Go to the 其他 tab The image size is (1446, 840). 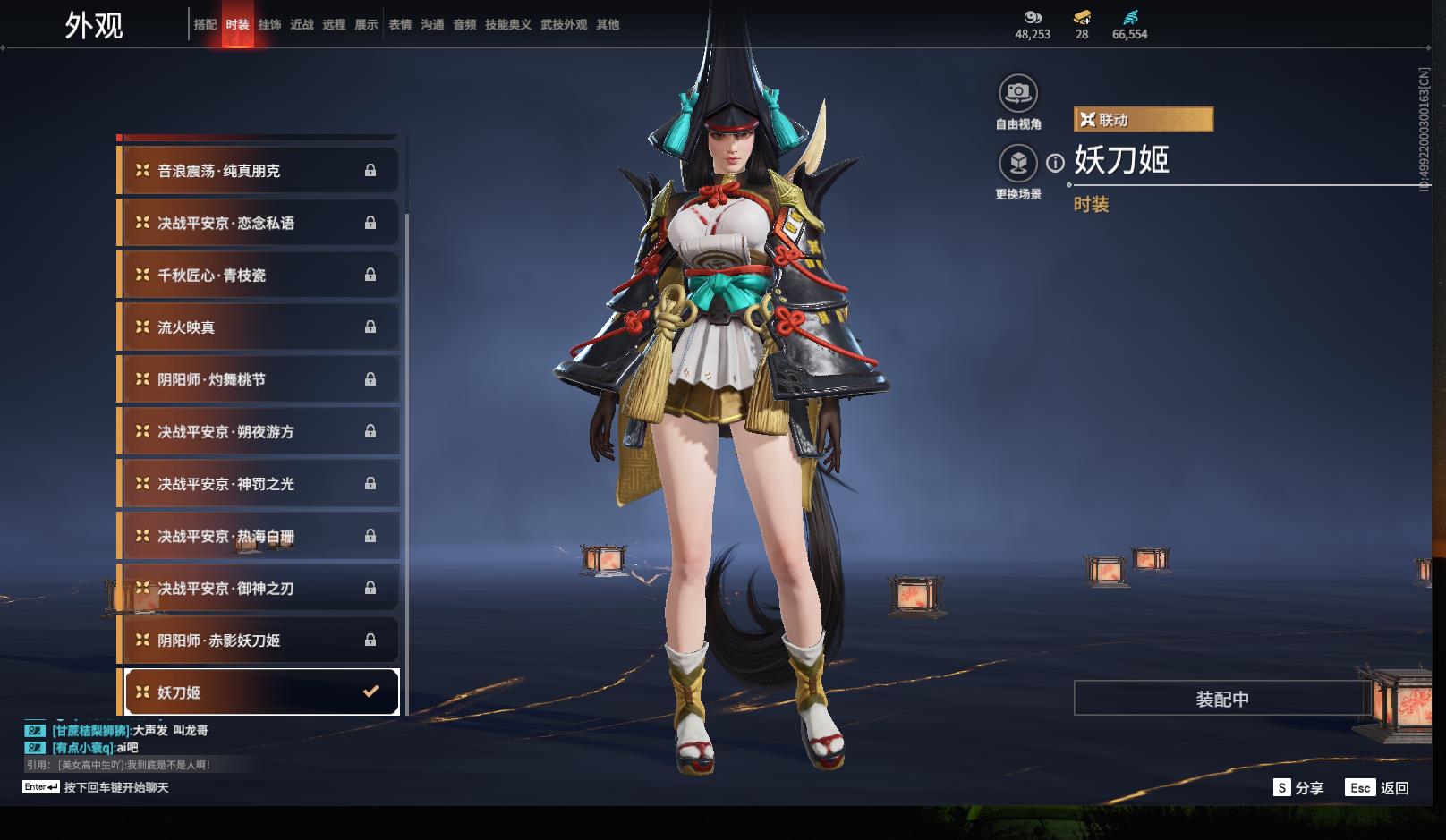pyautogui.click(x=608, y=25)
